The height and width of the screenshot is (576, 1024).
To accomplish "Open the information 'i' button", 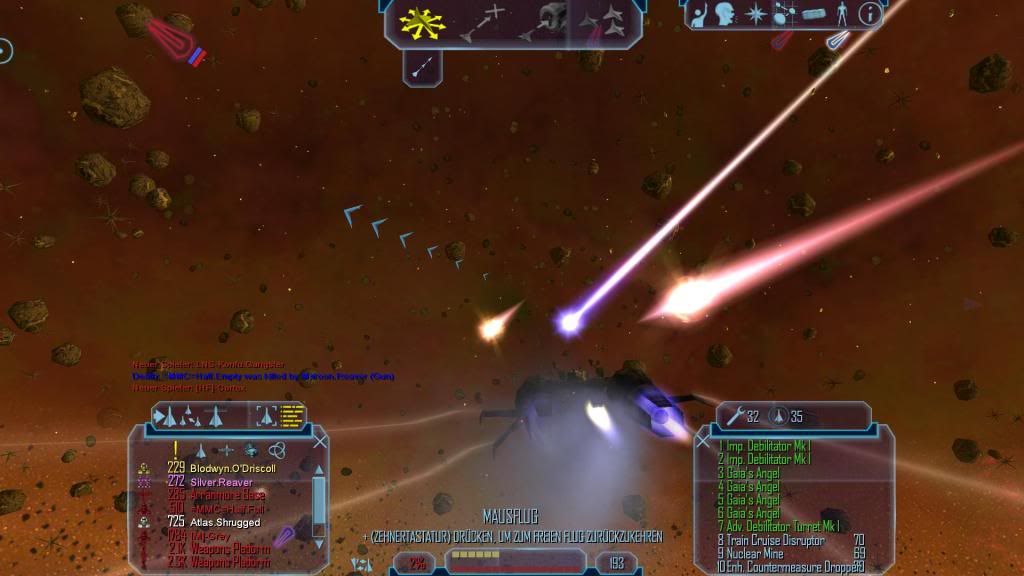I will [x=869, y=14].
